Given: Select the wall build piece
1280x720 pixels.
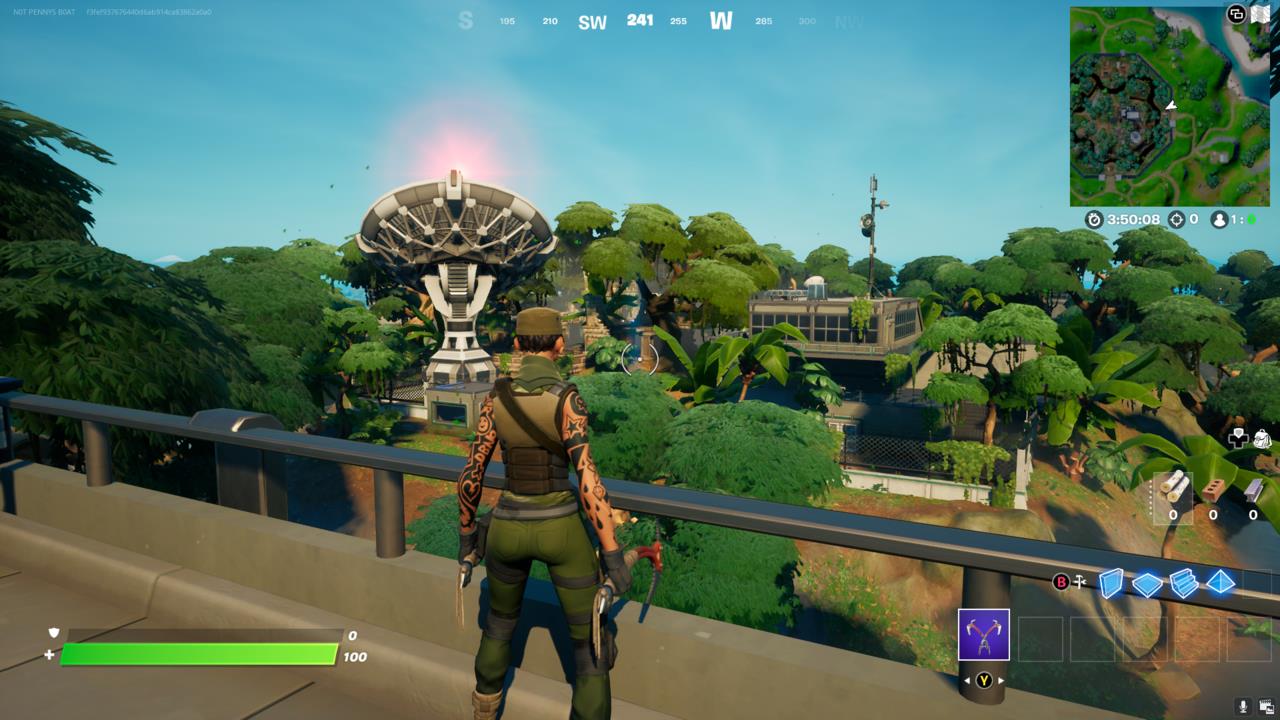Looking at the screenshot, I should click(x=1112, y=584).
